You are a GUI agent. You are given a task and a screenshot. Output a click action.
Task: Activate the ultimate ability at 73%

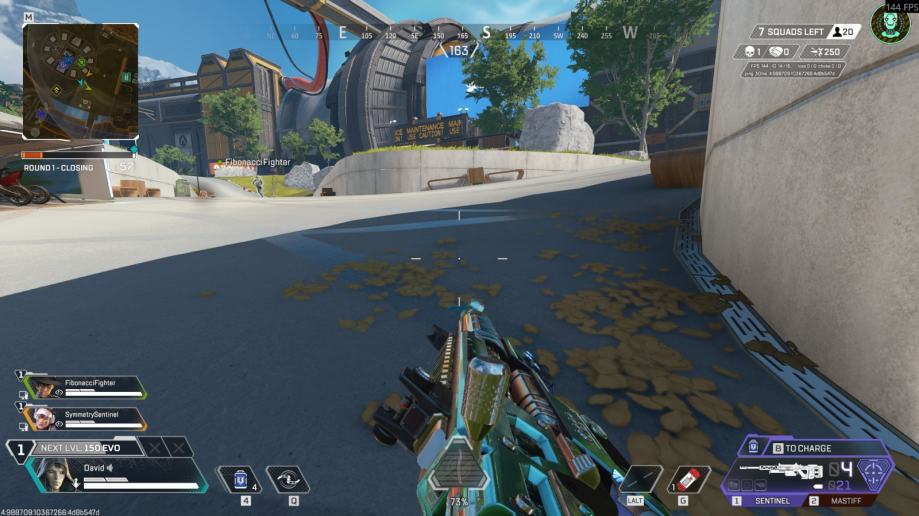[459, 468]
